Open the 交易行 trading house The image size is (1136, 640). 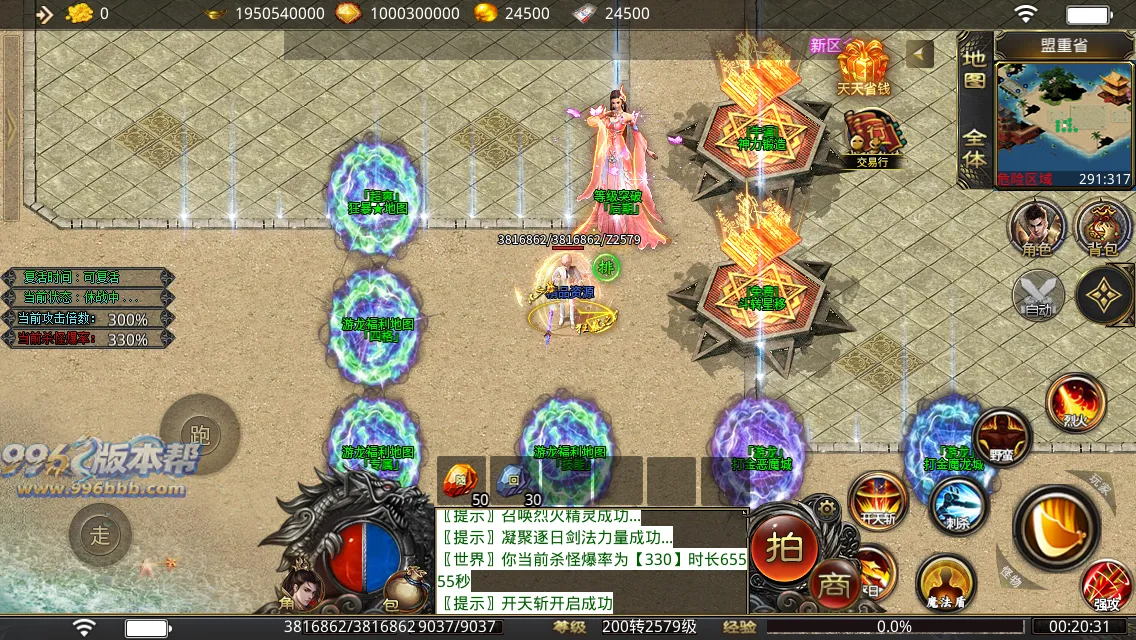coord(866,136)
